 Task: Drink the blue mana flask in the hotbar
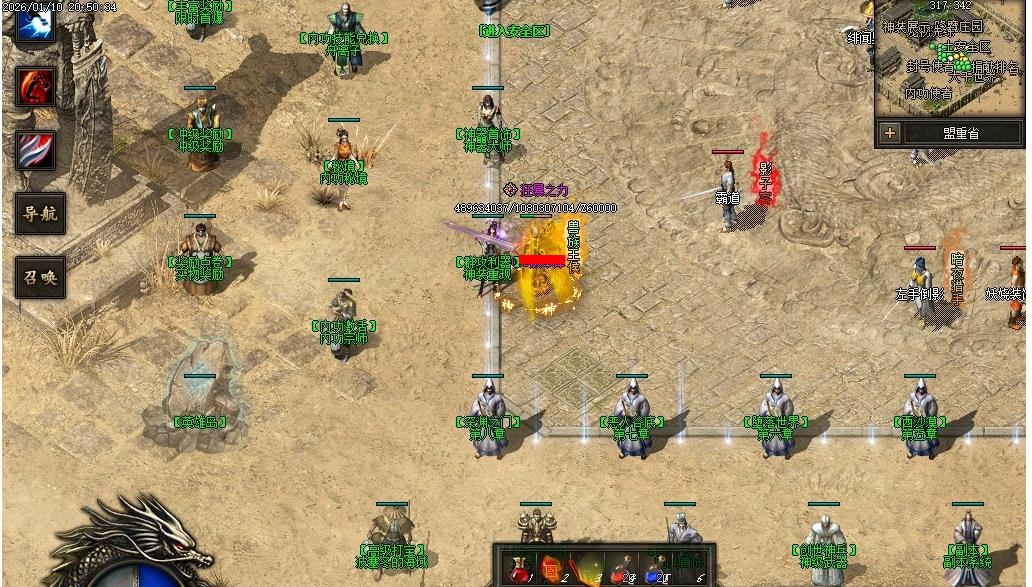click(x=655, y=569)
